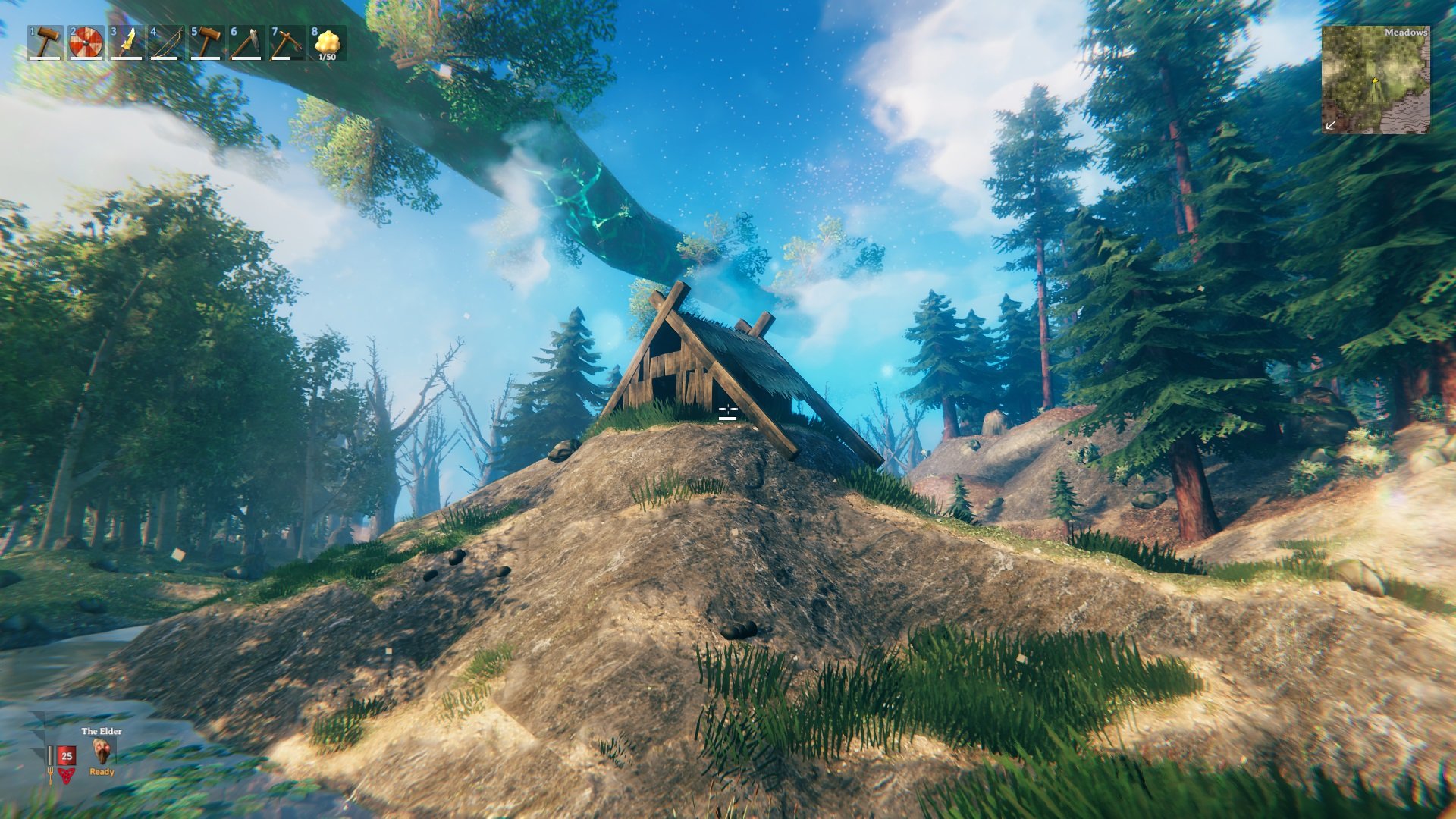Use the yellow honey item in slot 8

pyautogui.click(x=327, y=43)
